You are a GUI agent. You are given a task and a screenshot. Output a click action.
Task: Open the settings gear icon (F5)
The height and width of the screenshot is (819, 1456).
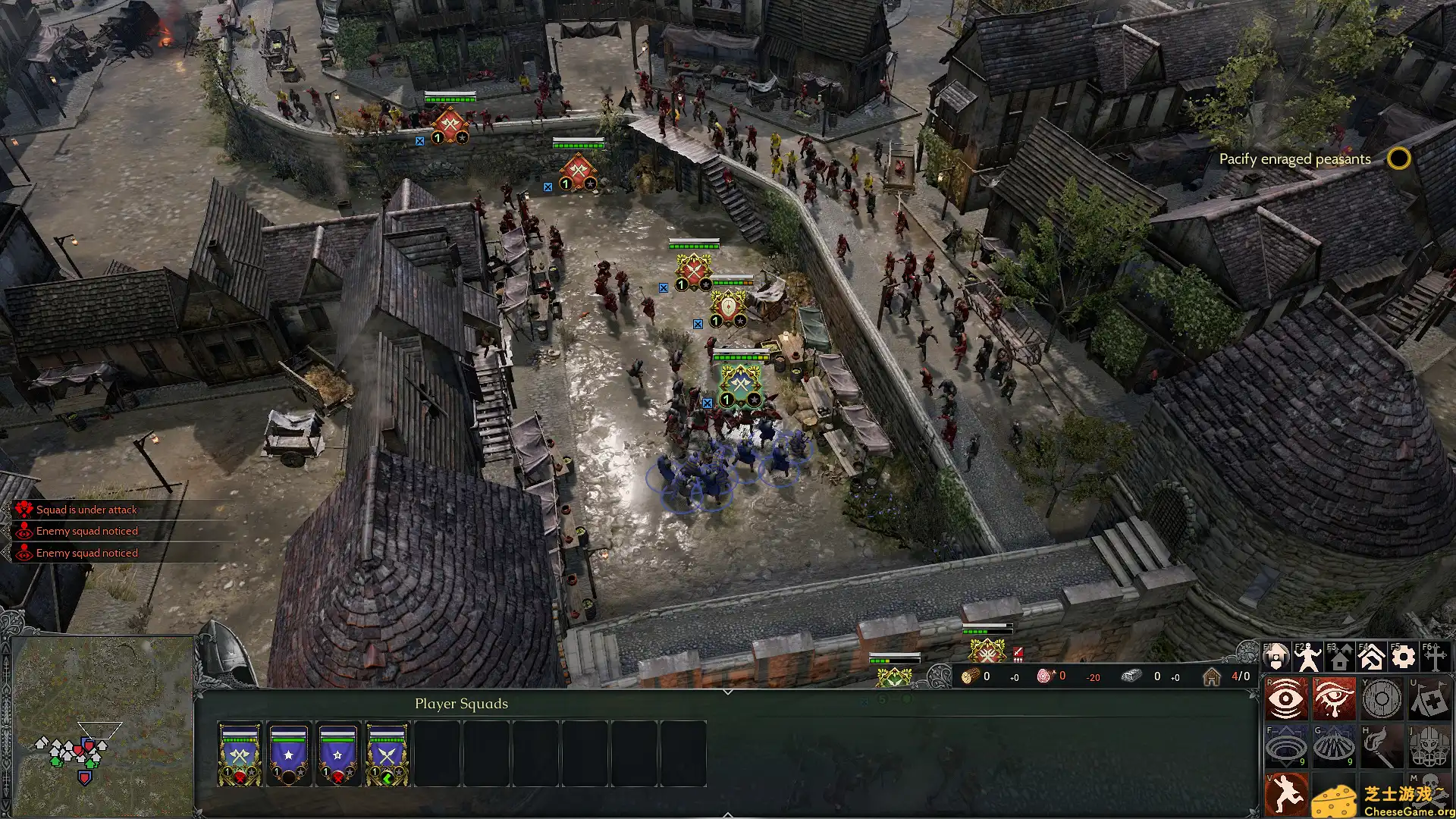(x=1402, y=655)
